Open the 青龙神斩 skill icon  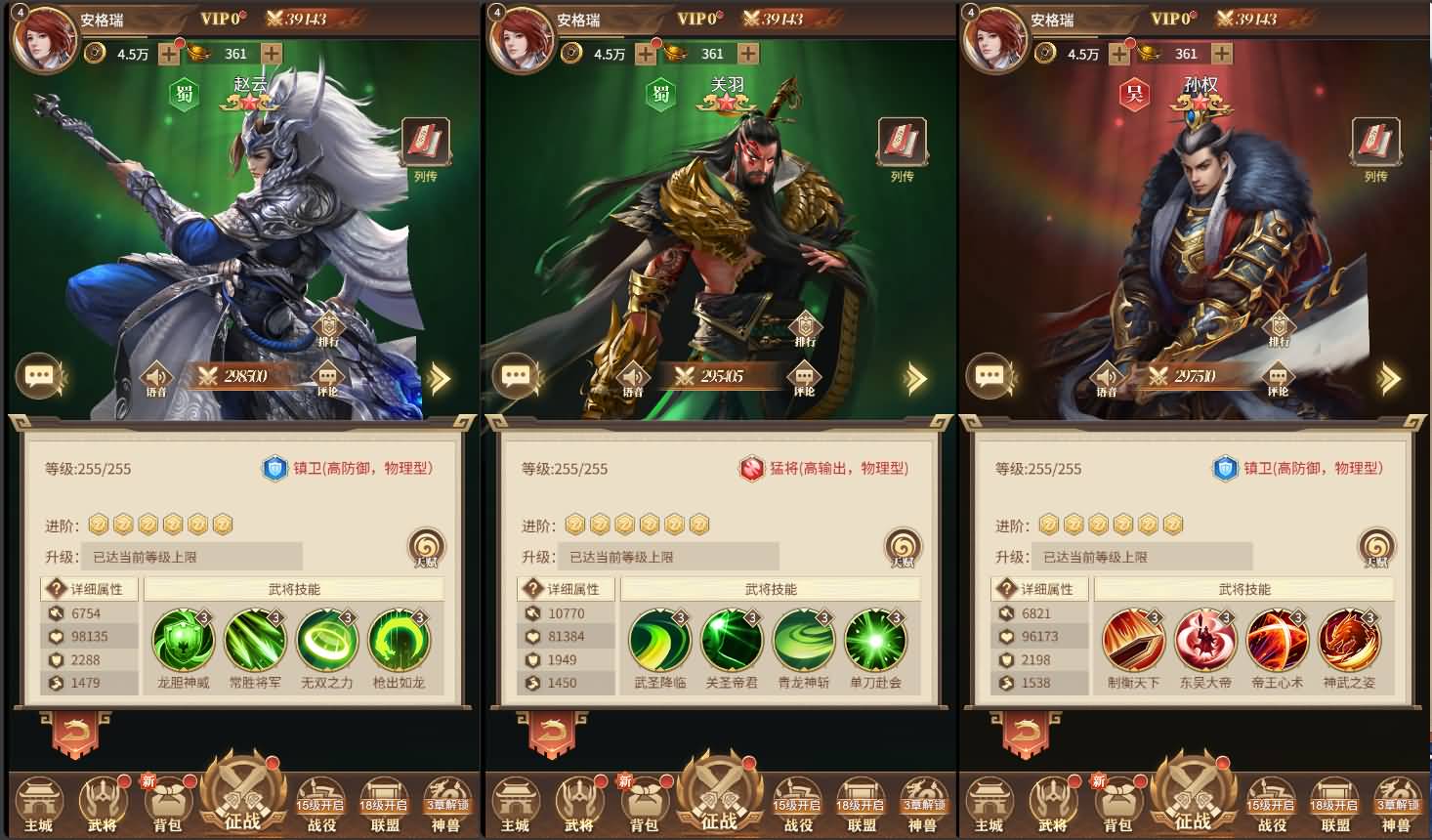804,641
